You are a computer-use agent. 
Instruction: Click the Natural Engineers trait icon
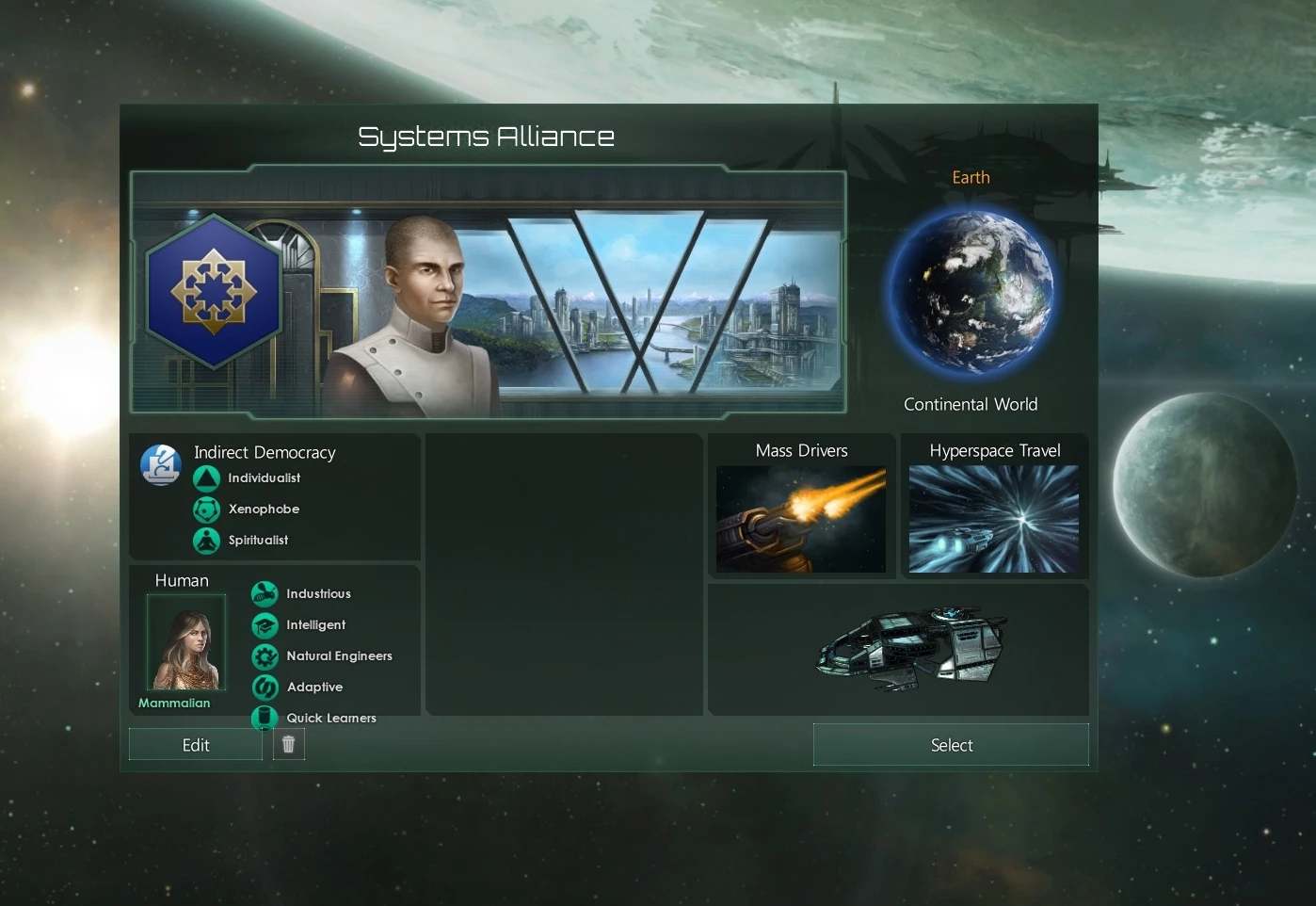(264, 655)
